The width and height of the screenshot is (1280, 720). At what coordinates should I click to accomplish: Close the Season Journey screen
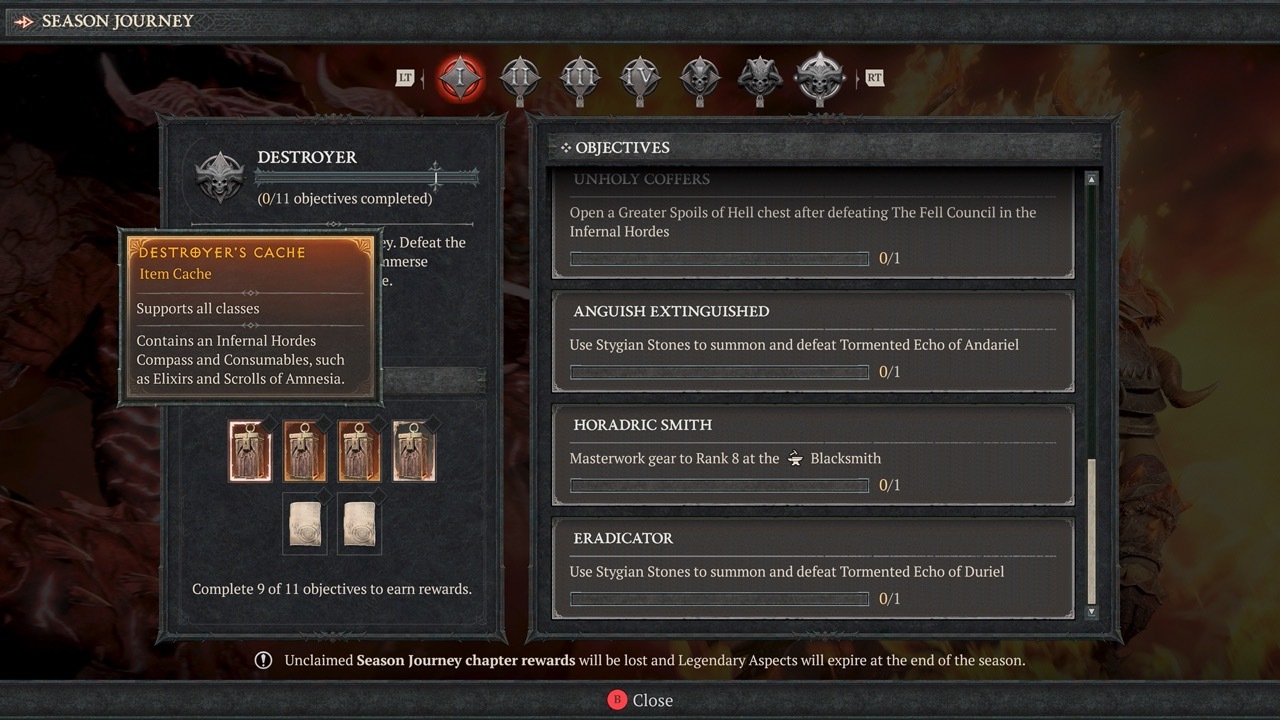(x=640, y=700)
